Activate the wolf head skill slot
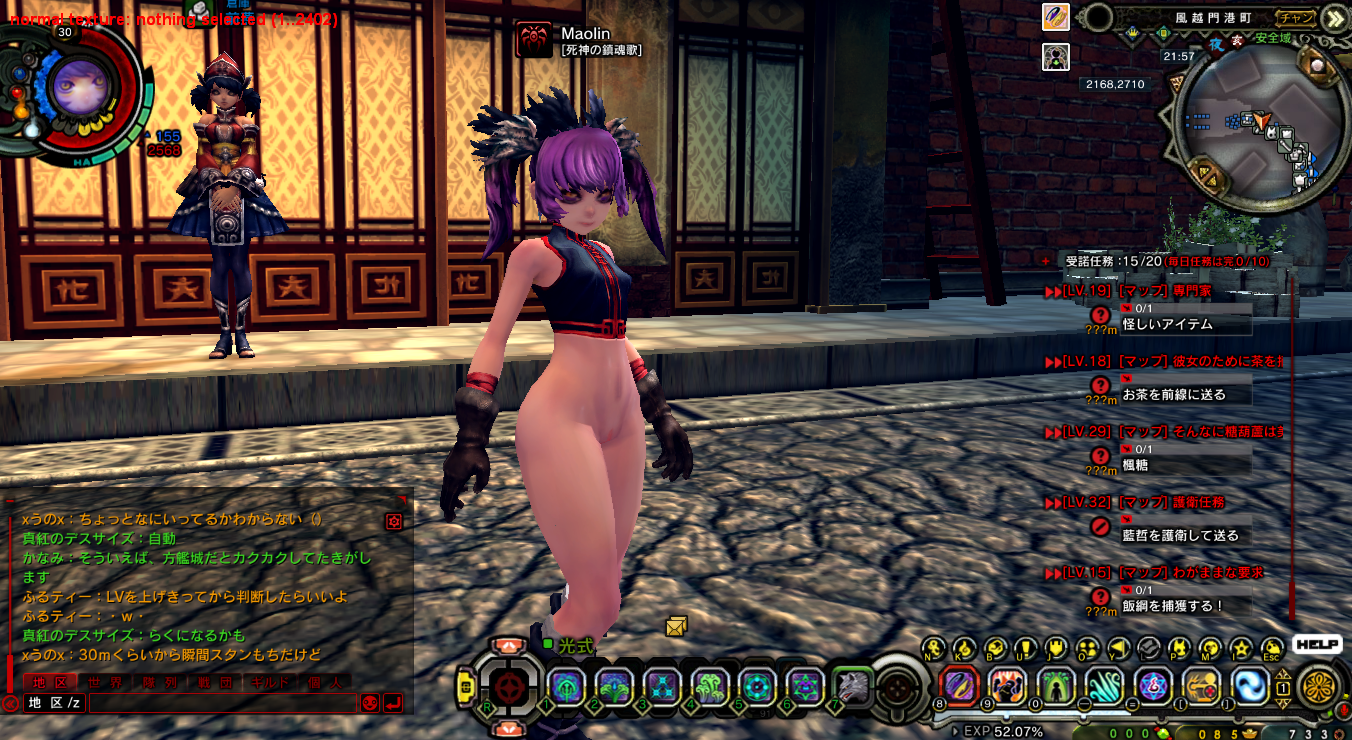 point(852,686)
